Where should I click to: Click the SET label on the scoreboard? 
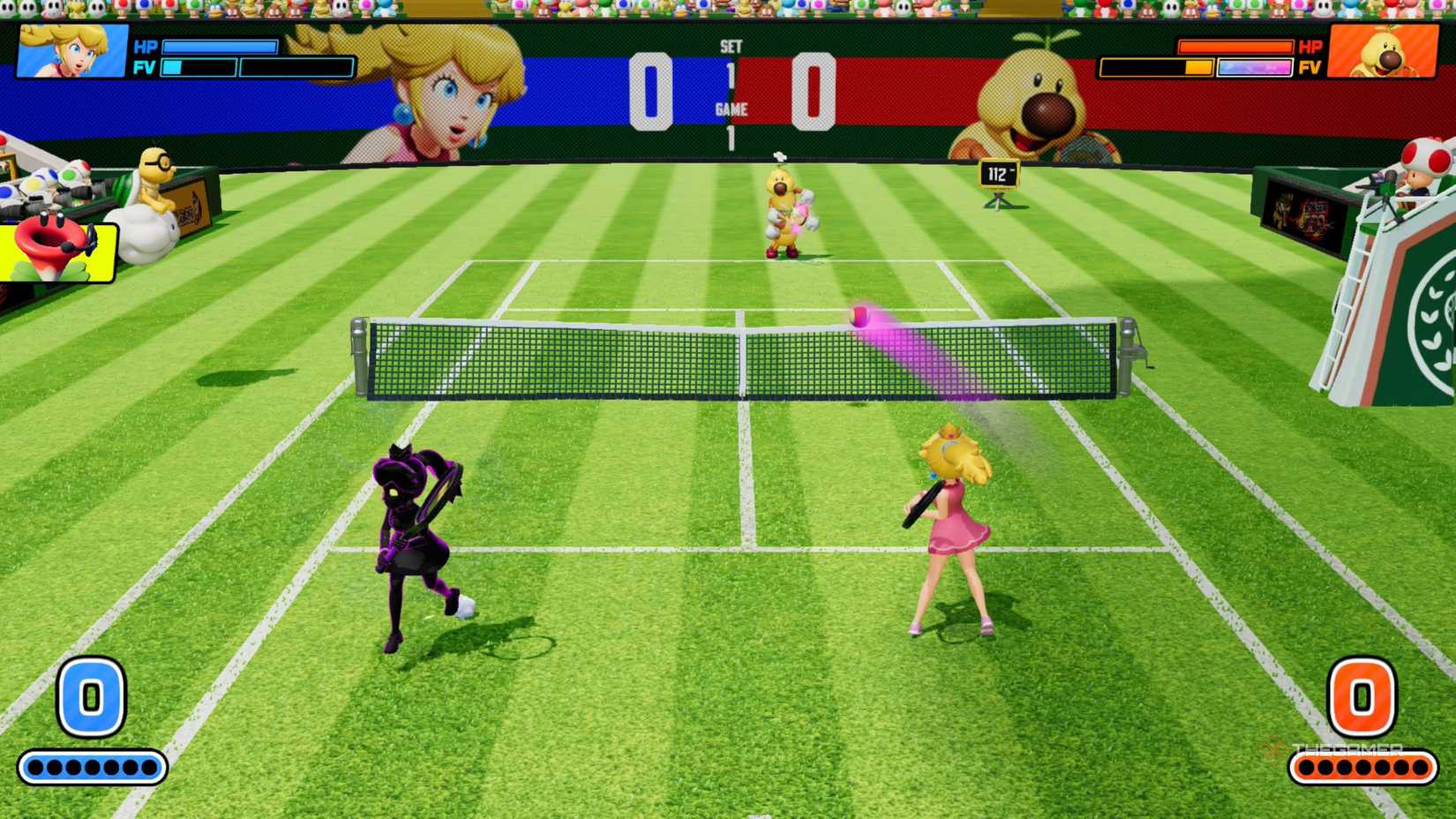pos(732,44)
